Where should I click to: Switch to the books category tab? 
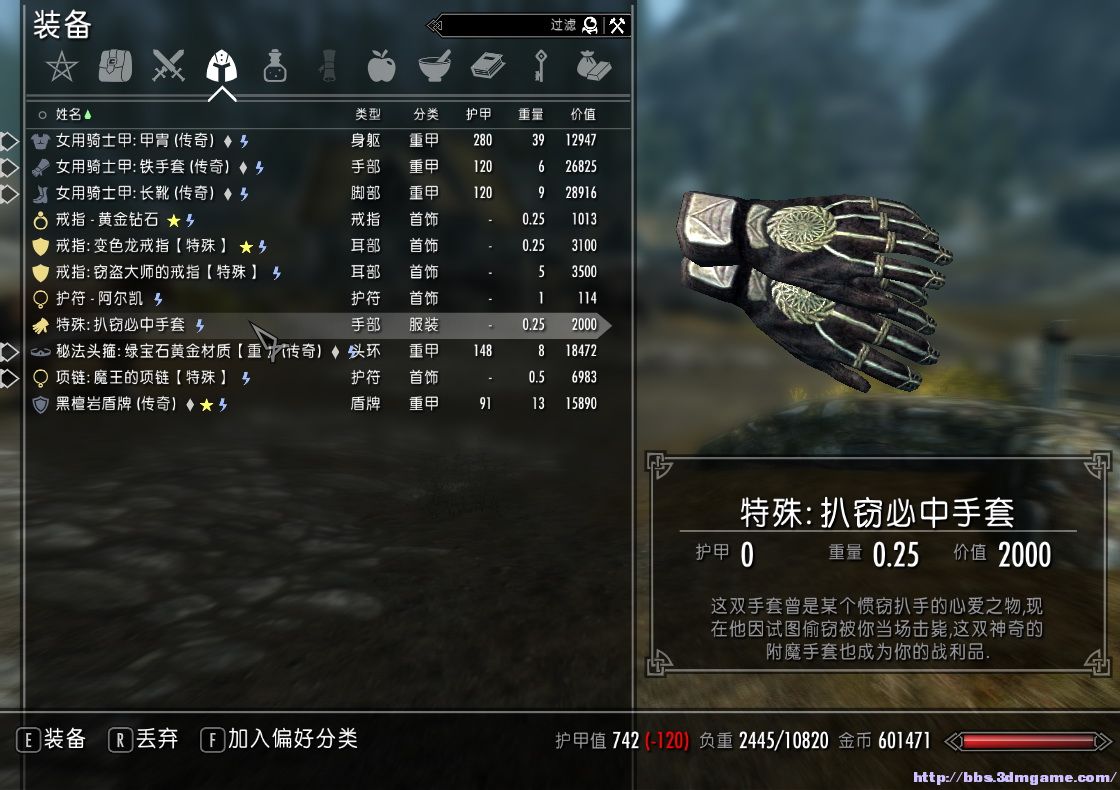(487, 67)
